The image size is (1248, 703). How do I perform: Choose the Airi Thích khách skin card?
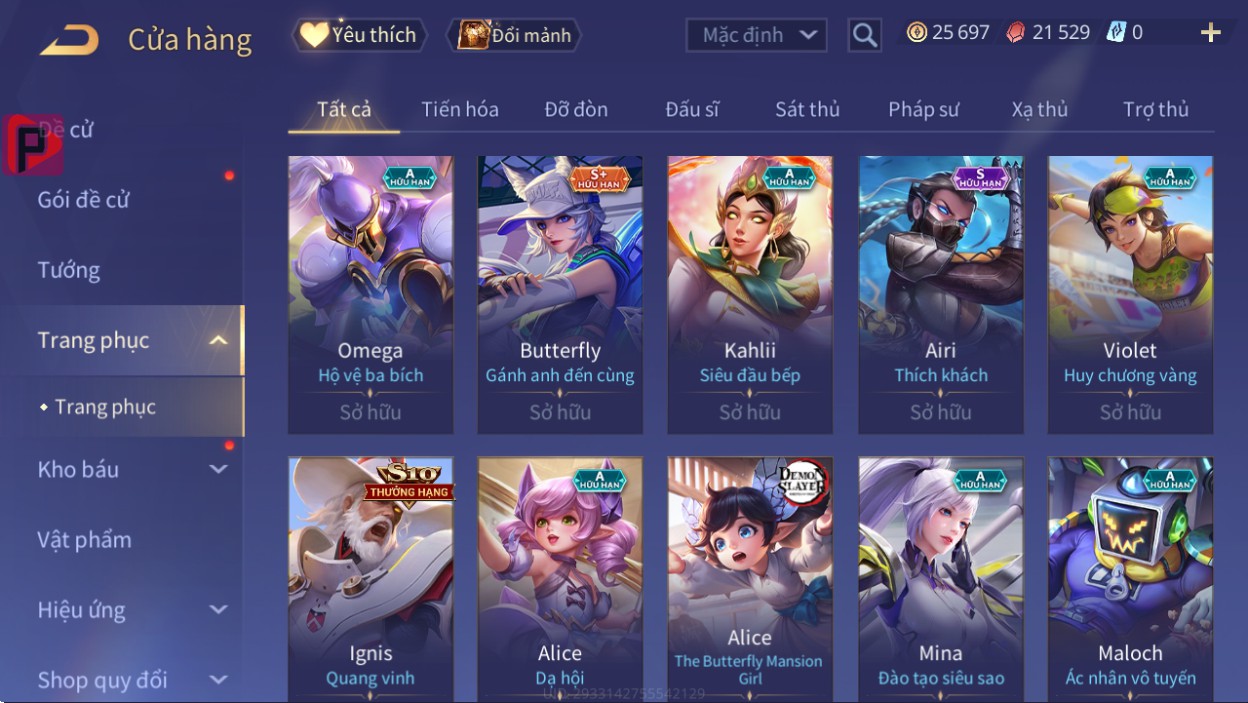click(940, 294)
